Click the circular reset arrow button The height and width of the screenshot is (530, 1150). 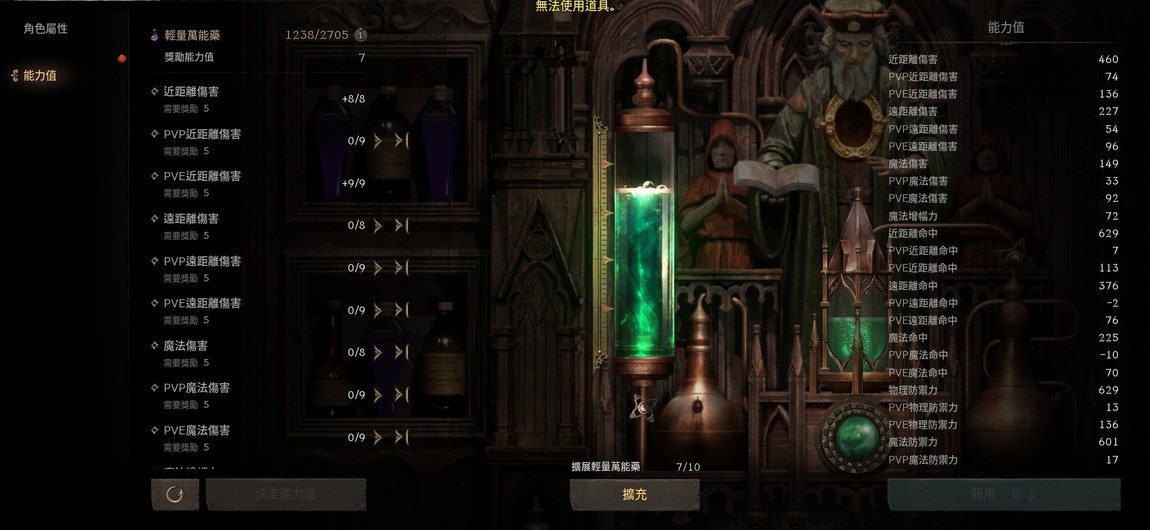(175, 494)
